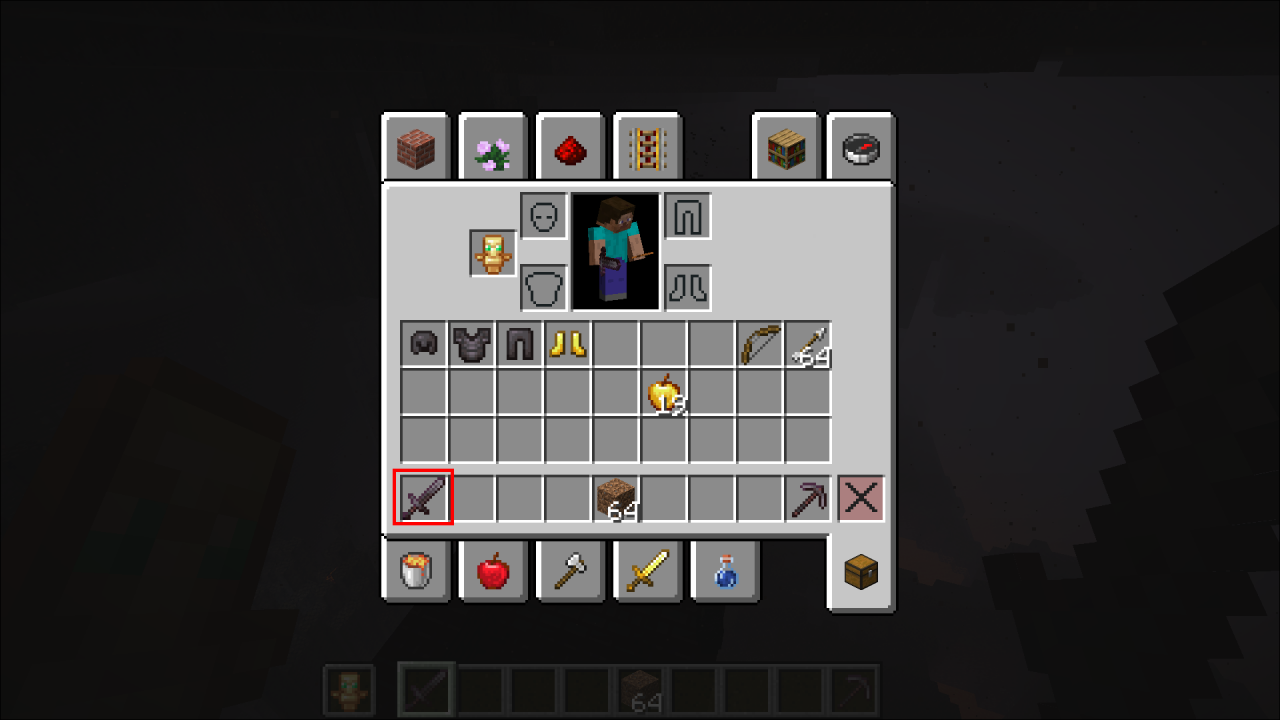The height and width of the screenshot is (720, 1280).
Task: Switch to the Functional Blocks bookshelf tab
Action: (x=786, y=145)
